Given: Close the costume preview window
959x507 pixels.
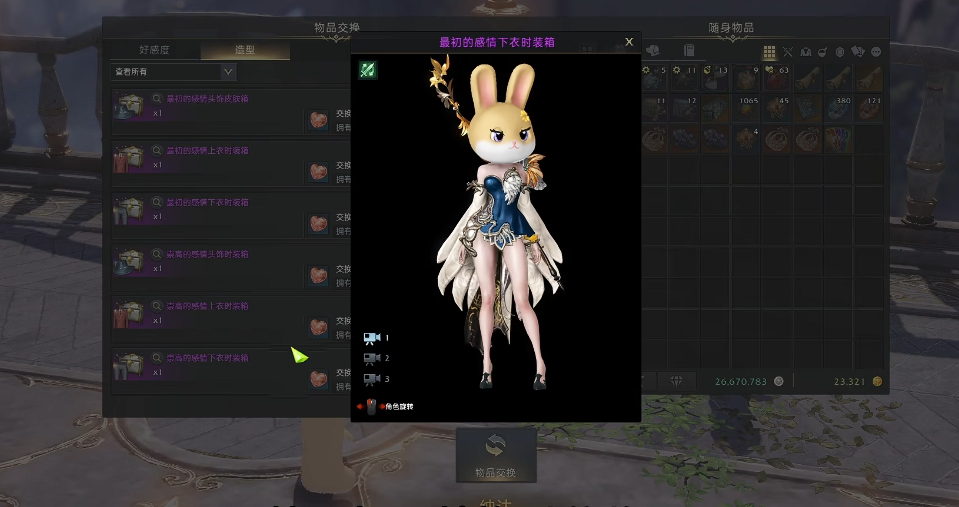Looking at the screenshot, I should click(x=629, y=42).
